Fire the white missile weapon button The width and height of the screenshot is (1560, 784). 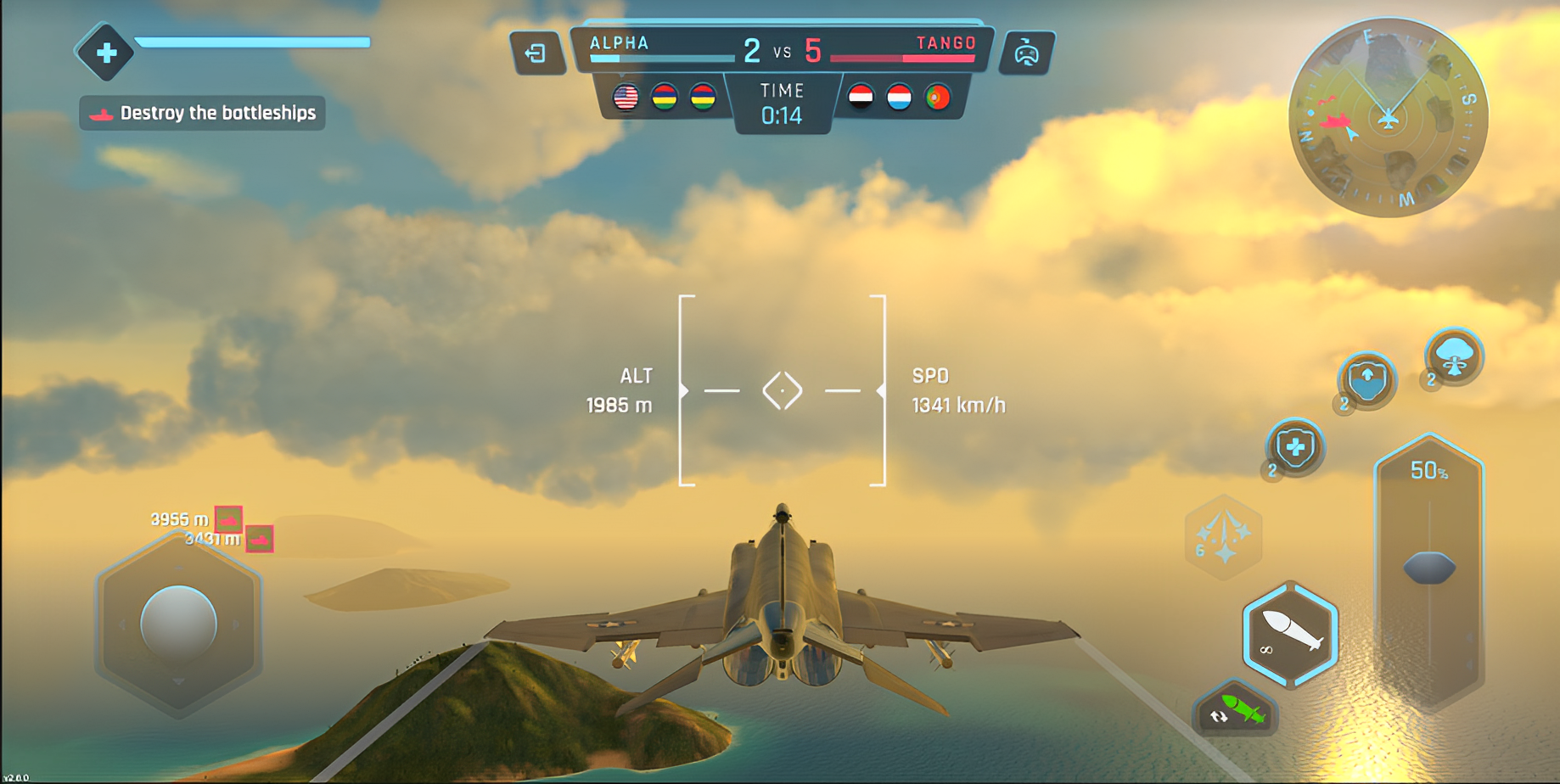click(x=1290, y=634)
